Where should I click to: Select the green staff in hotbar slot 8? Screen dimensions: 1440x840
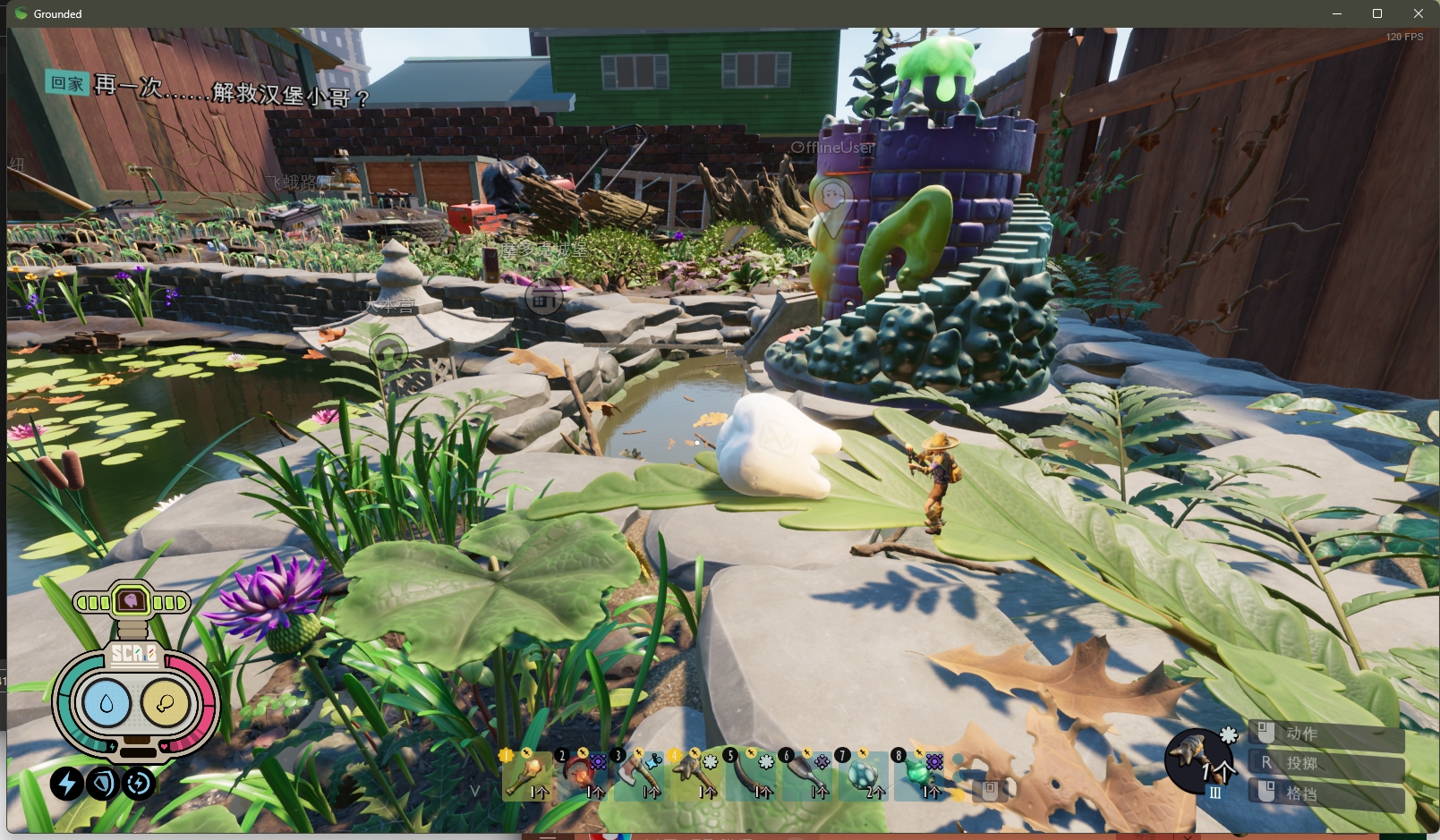pos(919,776)
